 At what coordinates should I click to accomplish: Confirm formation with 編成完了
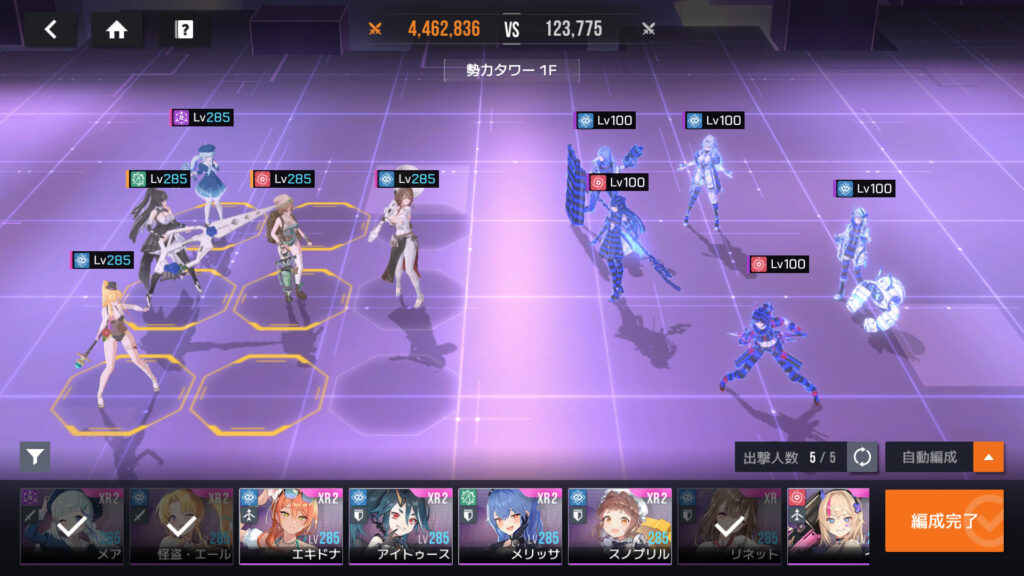coord(943,521)
